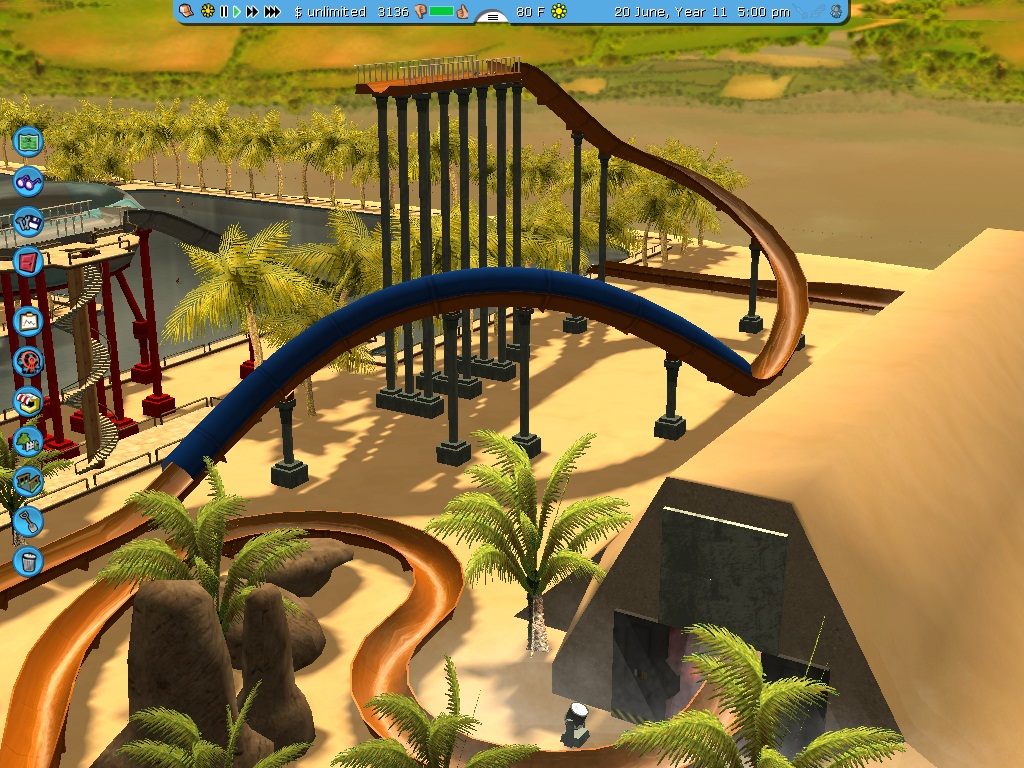Open the clipboard graph park management
Viewport: 1024px width, 768px height.
click(29, 322)
